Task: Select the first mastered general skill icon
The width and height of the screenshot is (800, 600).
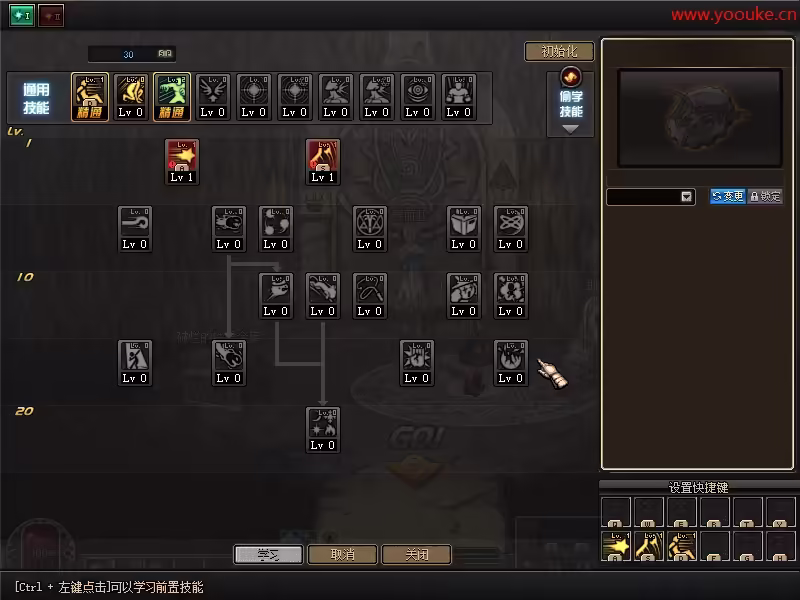Action: pyautogui.click(x=90, y=97)
